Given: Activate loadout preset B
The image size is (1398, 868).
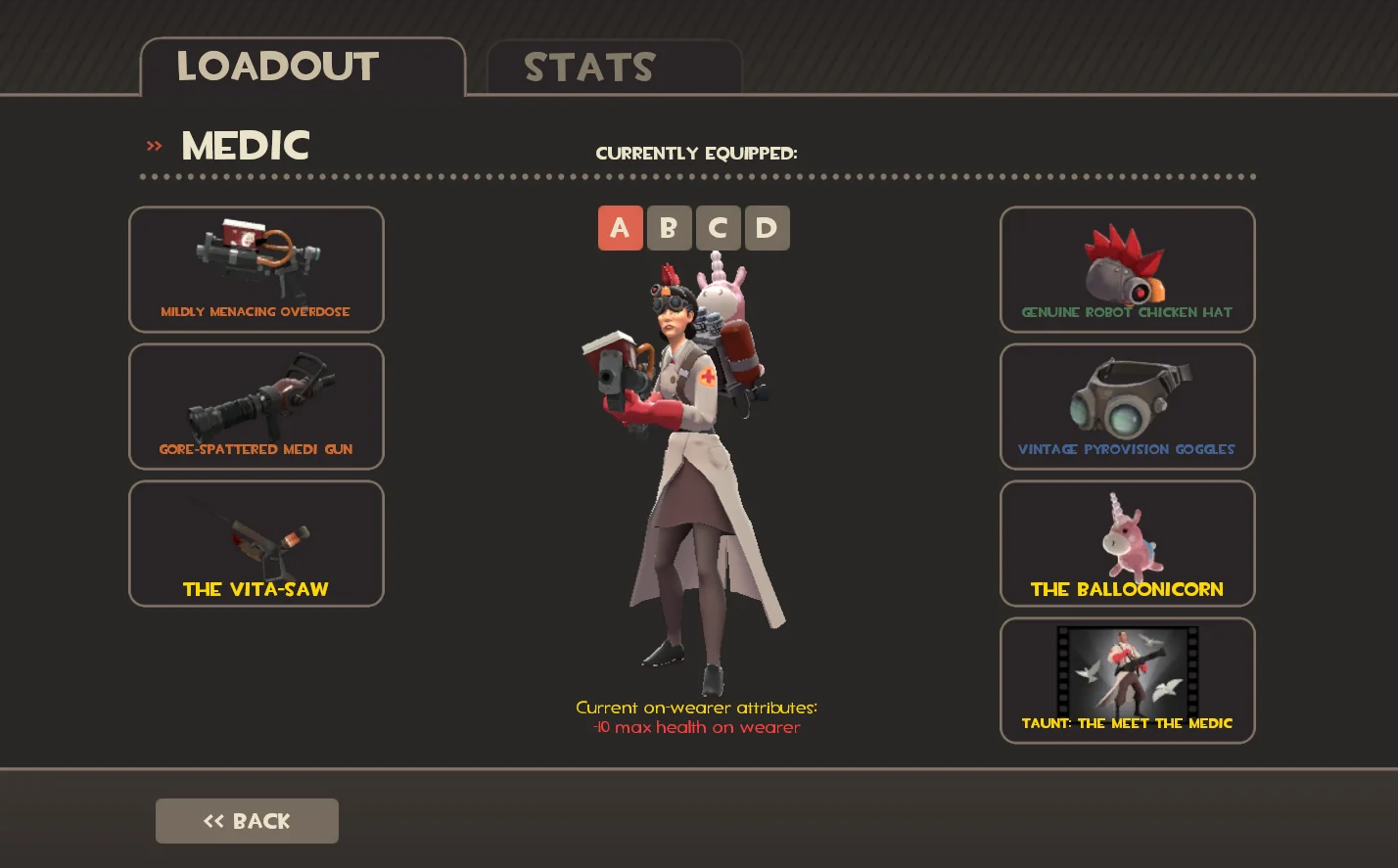Looking at the screenshot, I should 669,228.
